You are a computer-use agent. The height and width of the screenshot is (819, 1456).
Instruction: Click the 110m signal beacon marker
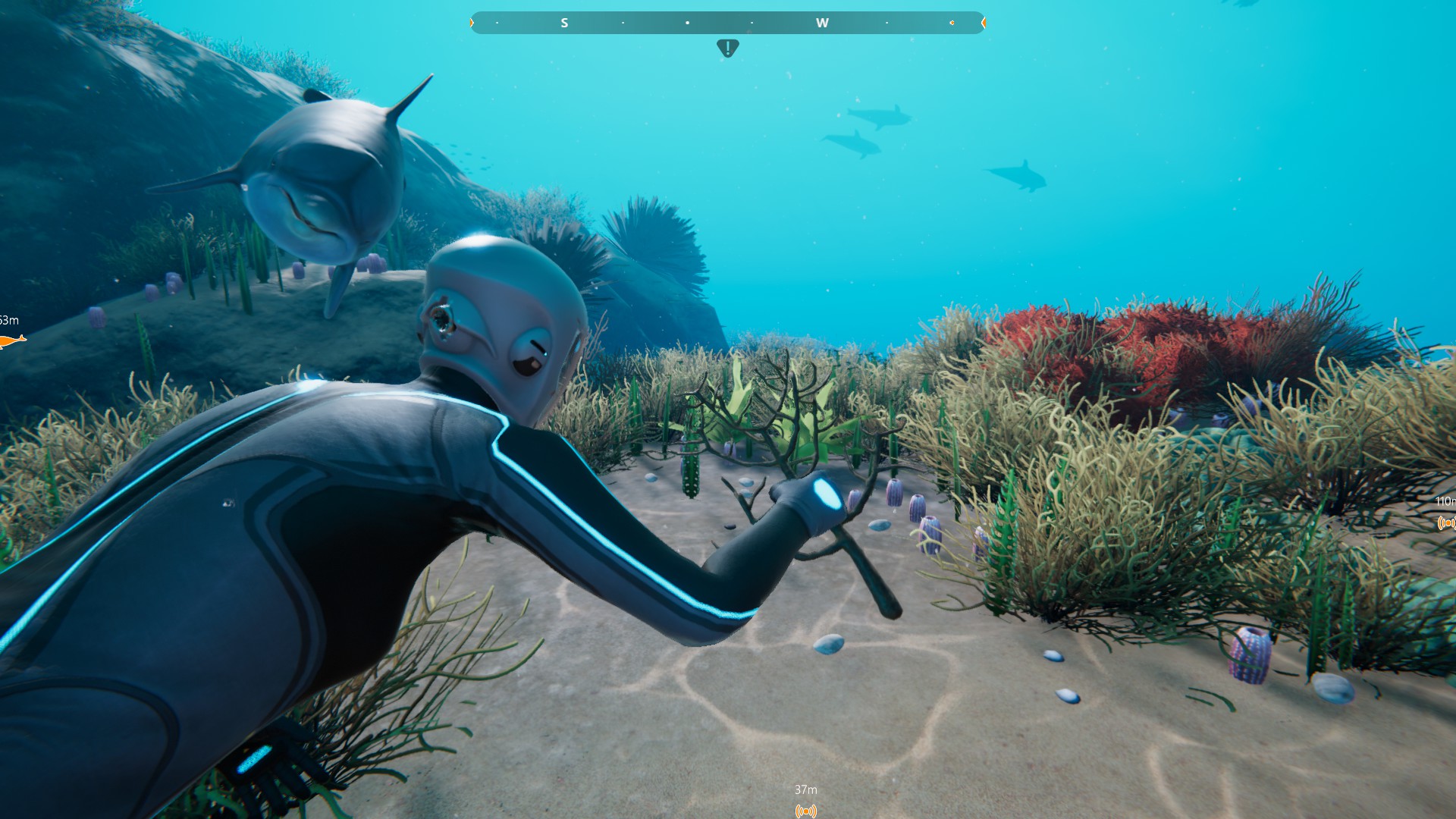click(x=1447, y=522)
